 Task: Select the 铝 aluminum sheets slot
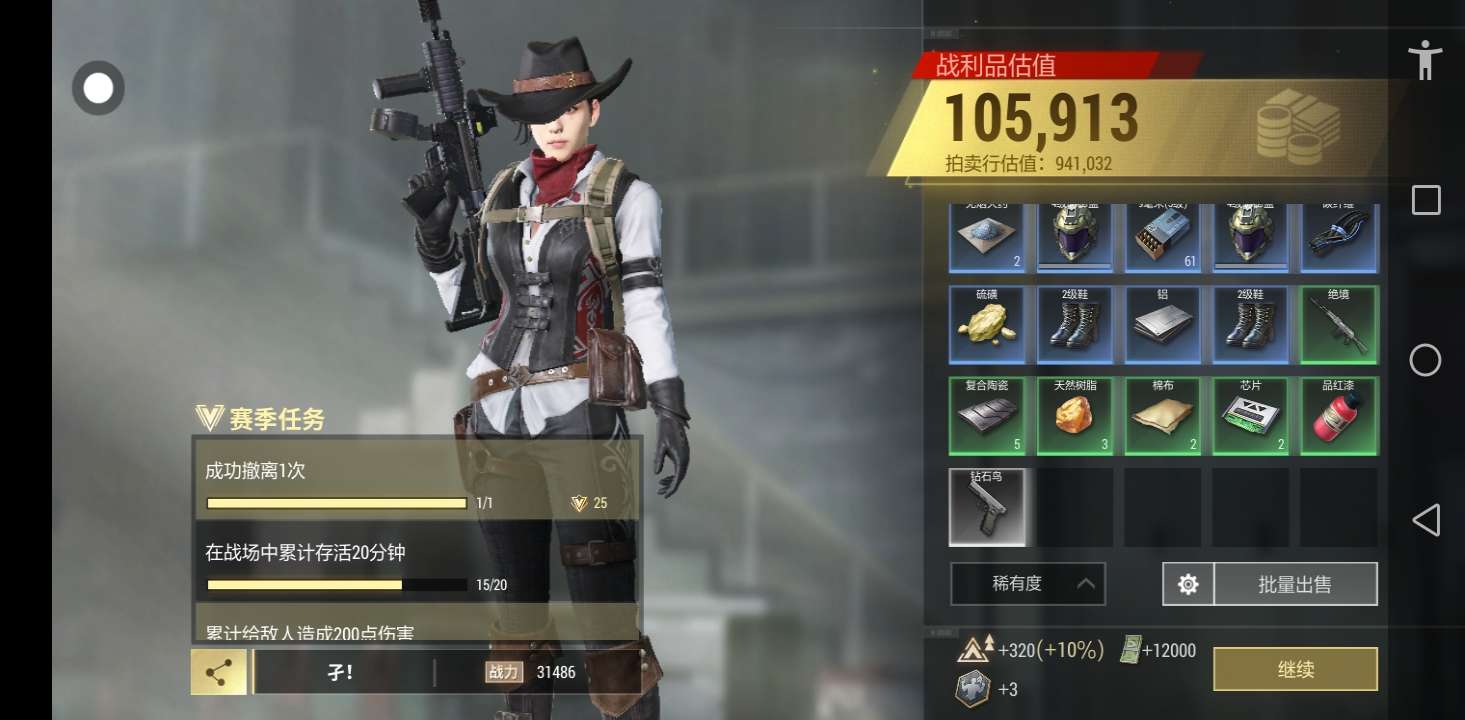[1163, 325]
